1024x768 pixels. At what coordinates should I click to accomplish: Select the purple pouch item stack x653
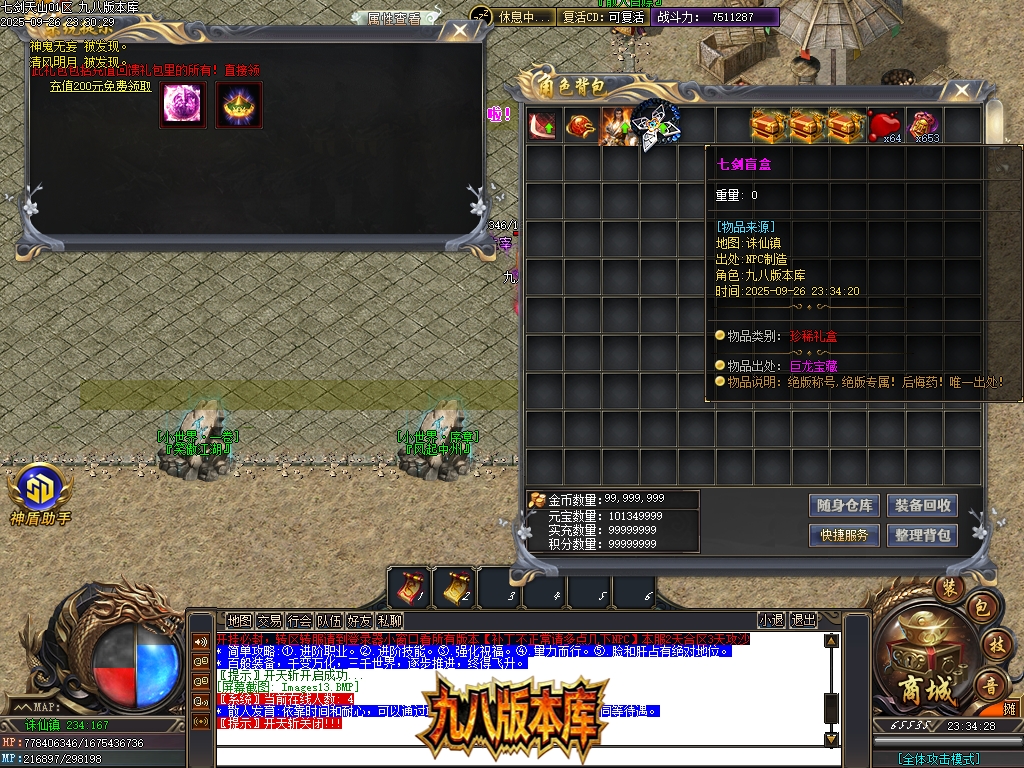point(923,126)
